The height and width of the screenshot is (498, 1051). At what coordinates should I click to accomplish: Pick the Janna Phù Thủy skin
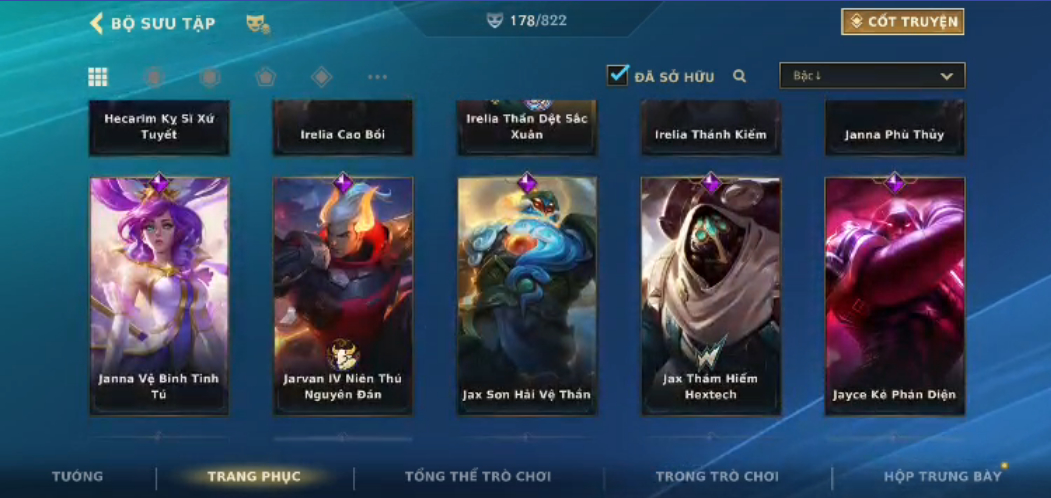895,128
